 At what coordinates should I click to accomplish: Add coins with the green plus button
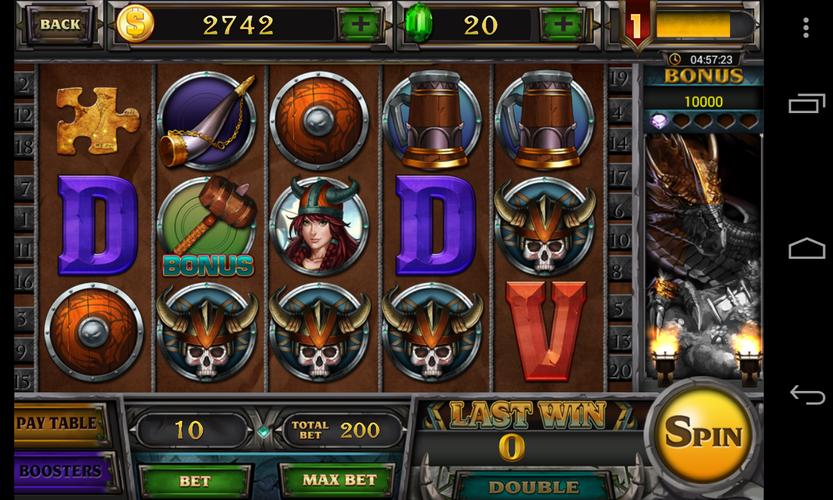(359, 24)
